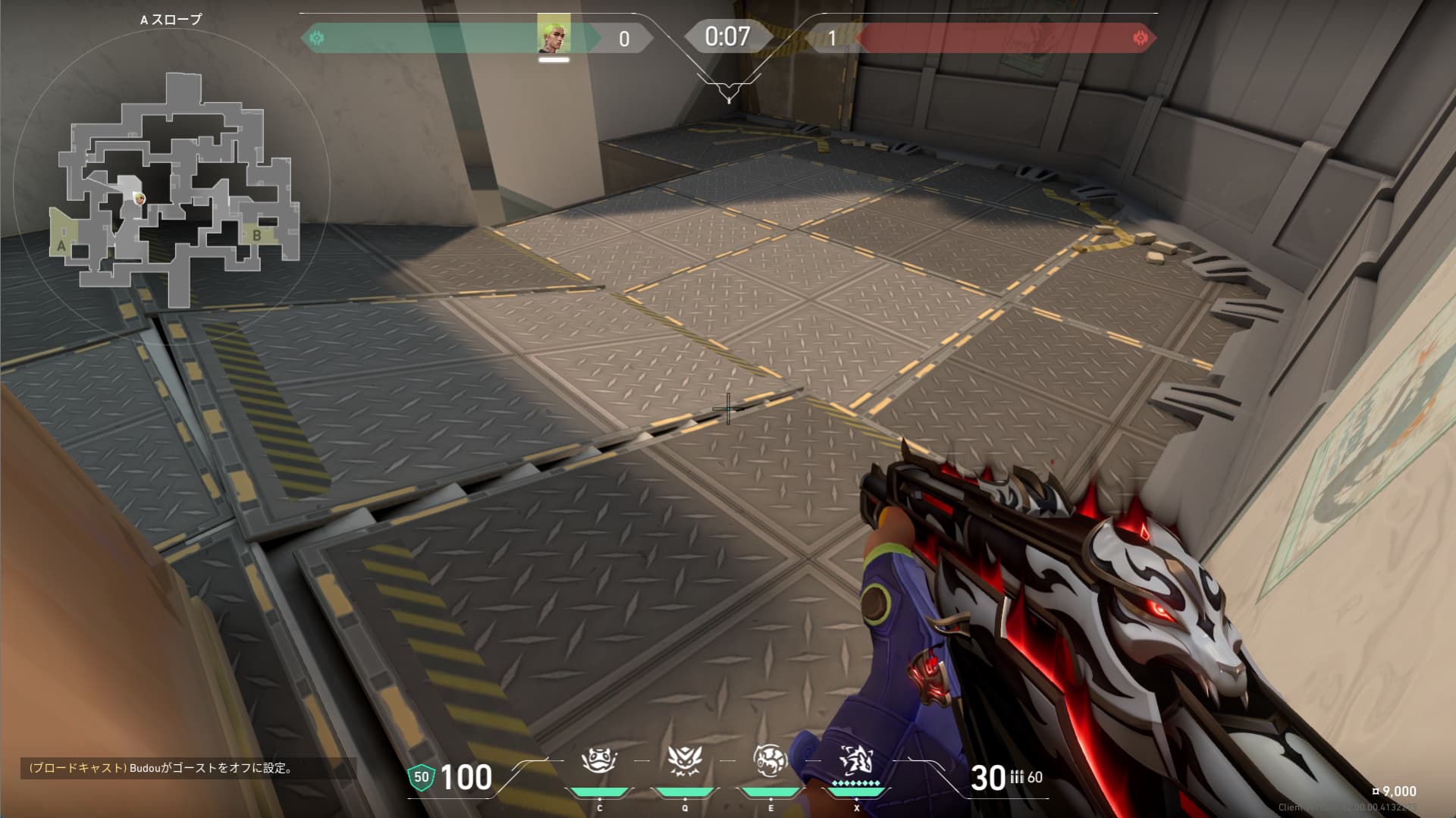The width and height of the screenshot is (1456, 818).
Task: Activate the Mosh Pit ability icon
Action: click(598, 760)
